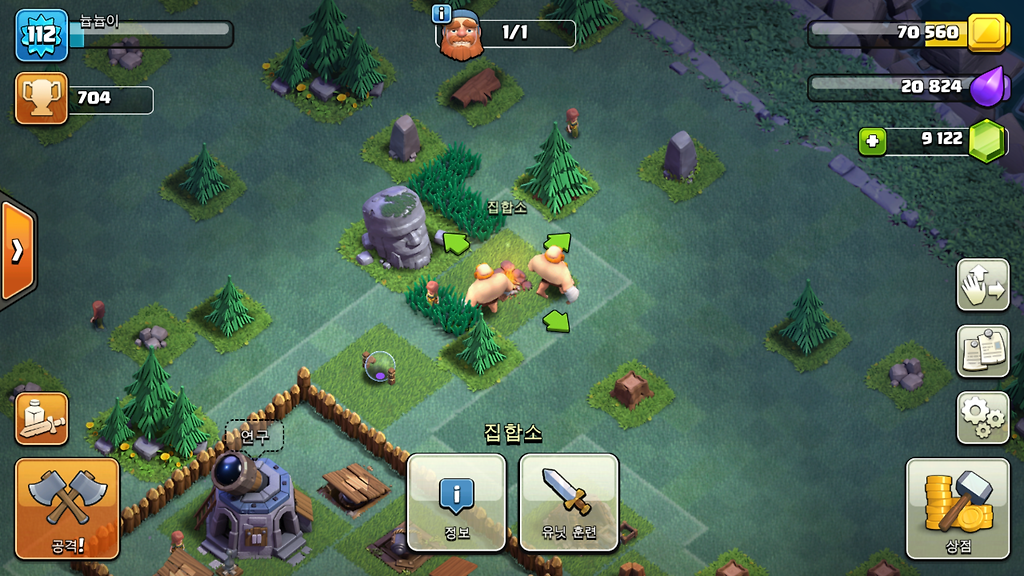Expand the orange side-panel arrow tab
1024x576 pixels.
[17, 250]
